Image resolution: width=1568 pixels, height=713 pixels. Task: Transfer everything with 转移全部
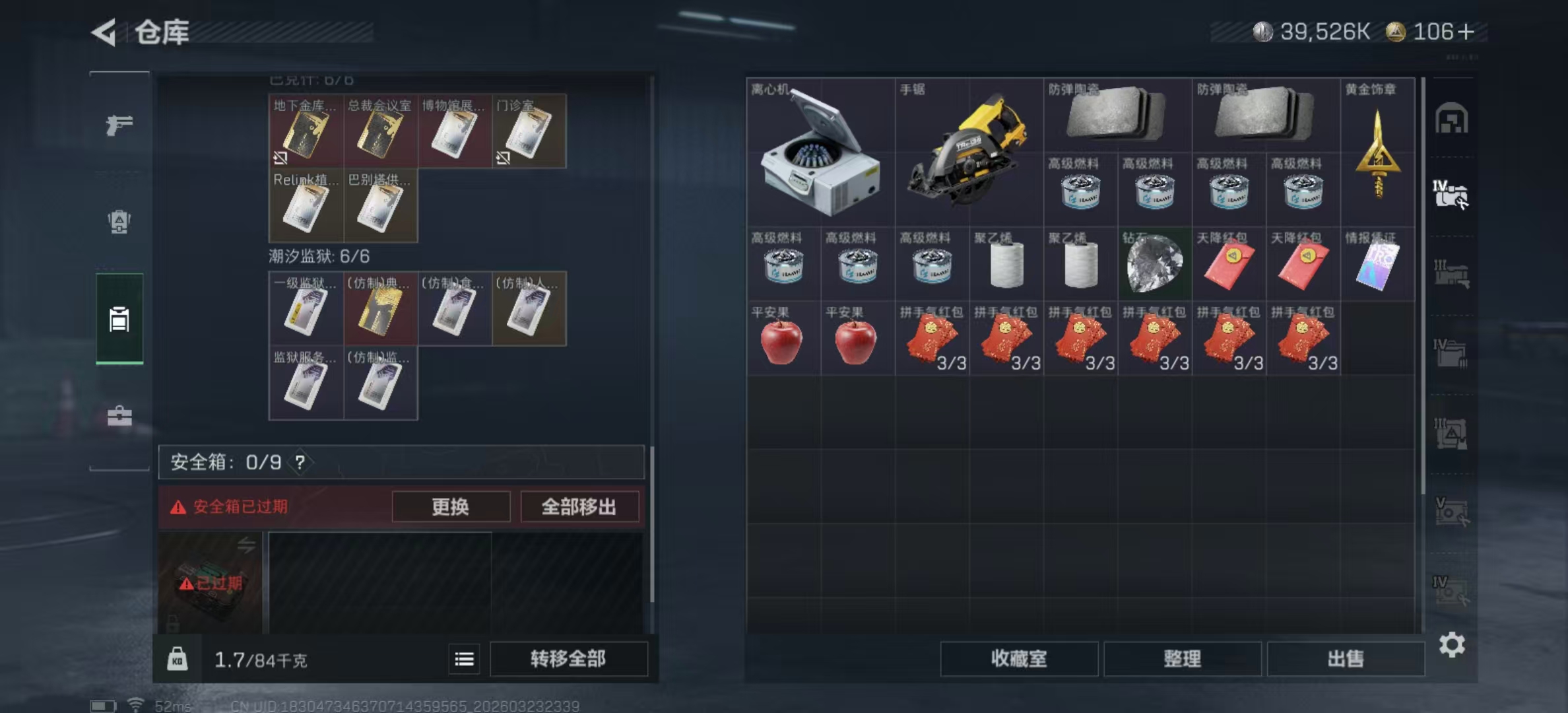[568, 659]
